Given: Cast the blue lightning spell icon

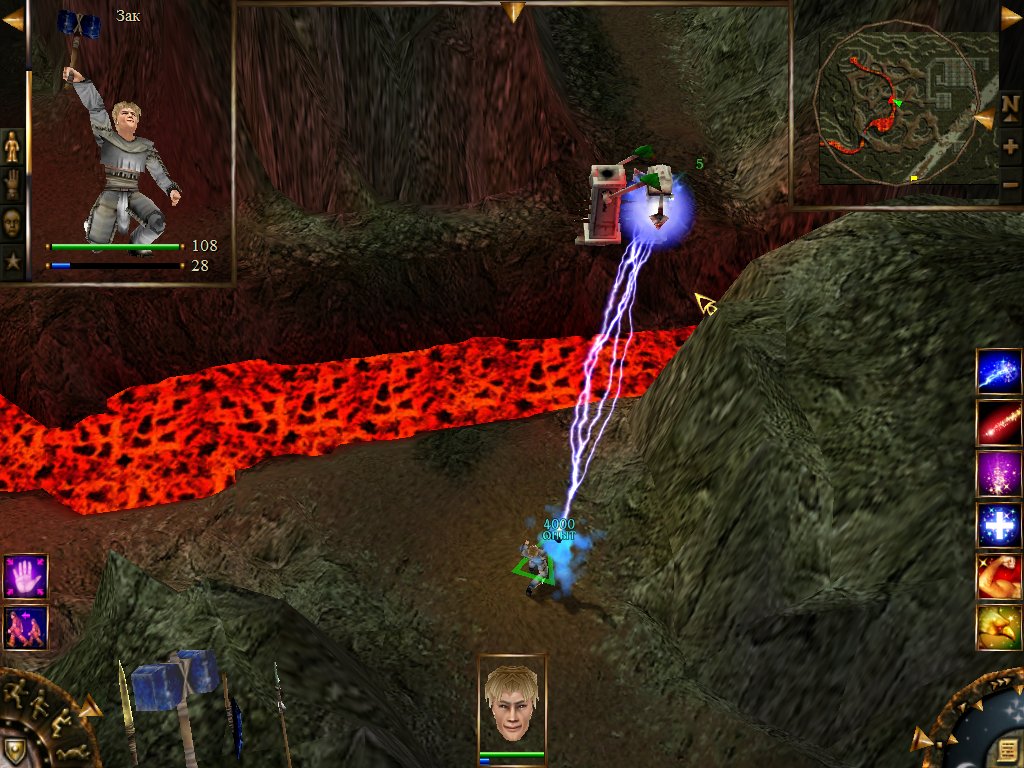Looking at the screenshot, I should (x=998, y=371).
